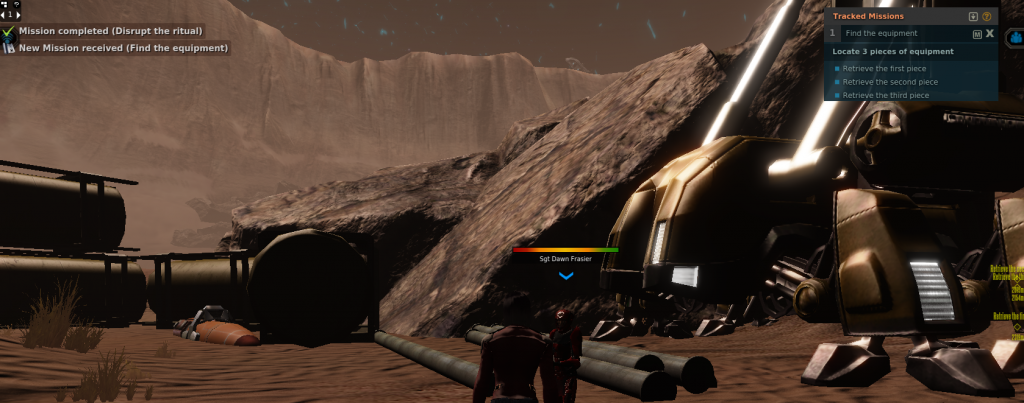Click the top-left menu grid icon
The image size is (1024, 403).
click(x=6, y=5)
